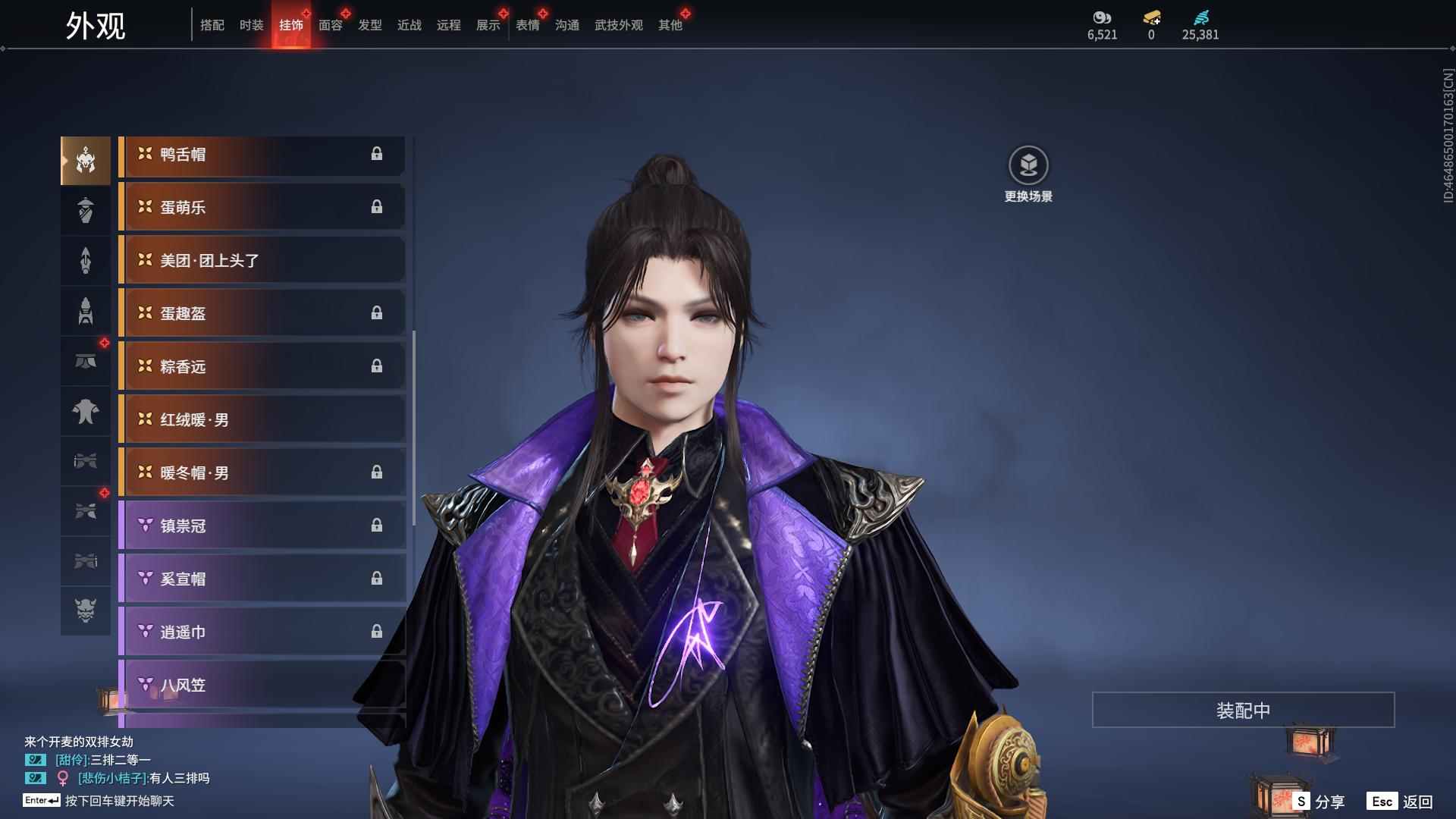
Task: Select the 八风笠 hat entry
Action: (x=262, y=686)
